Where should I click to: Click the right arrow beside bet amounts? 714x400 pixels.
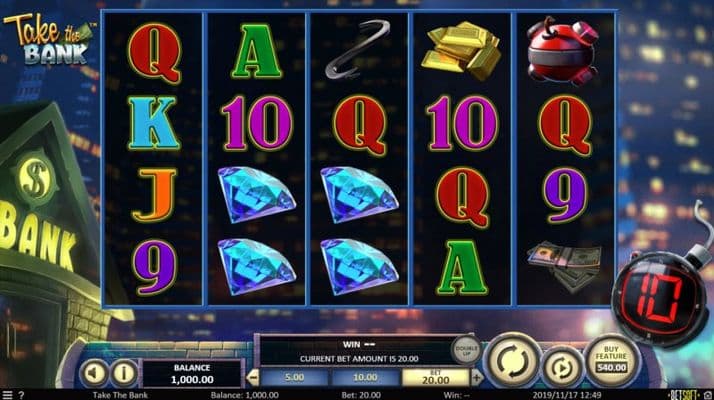475,377
